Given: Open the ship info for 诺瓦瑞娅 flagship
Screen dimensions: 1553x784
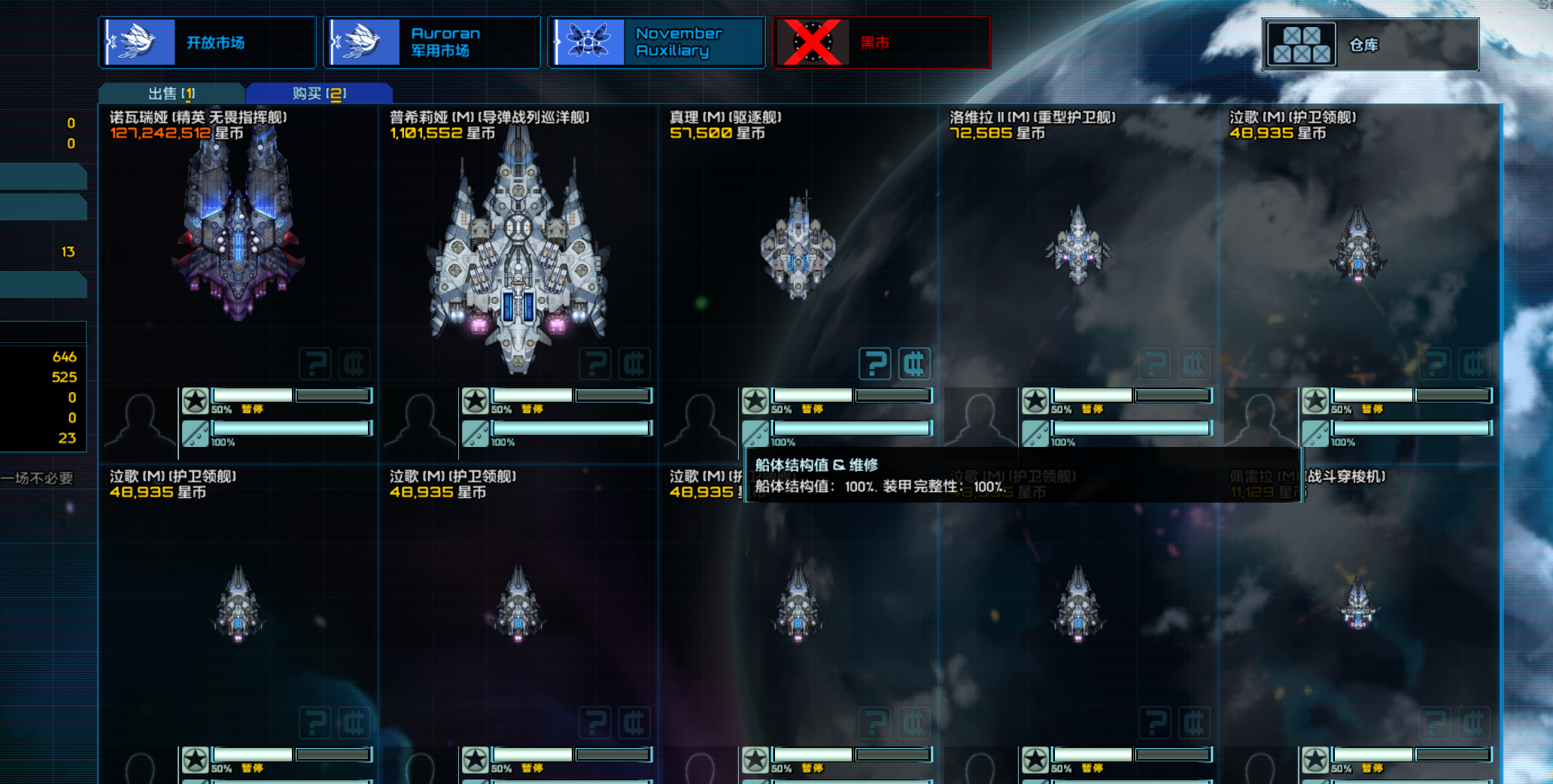Looking at the screenshot, I should [315, 363].
